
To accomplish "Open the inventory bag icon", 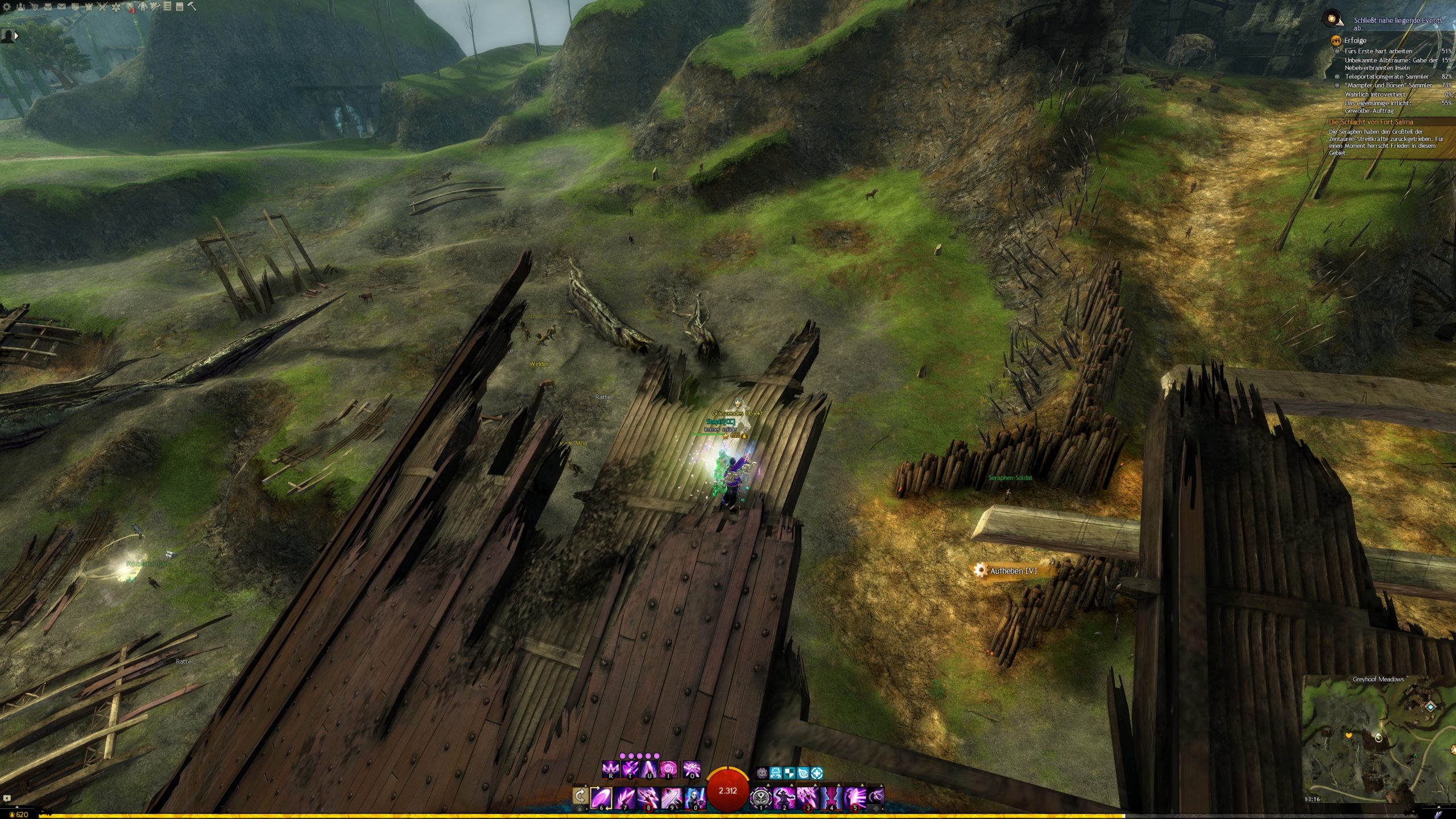I will coord(48,7).
